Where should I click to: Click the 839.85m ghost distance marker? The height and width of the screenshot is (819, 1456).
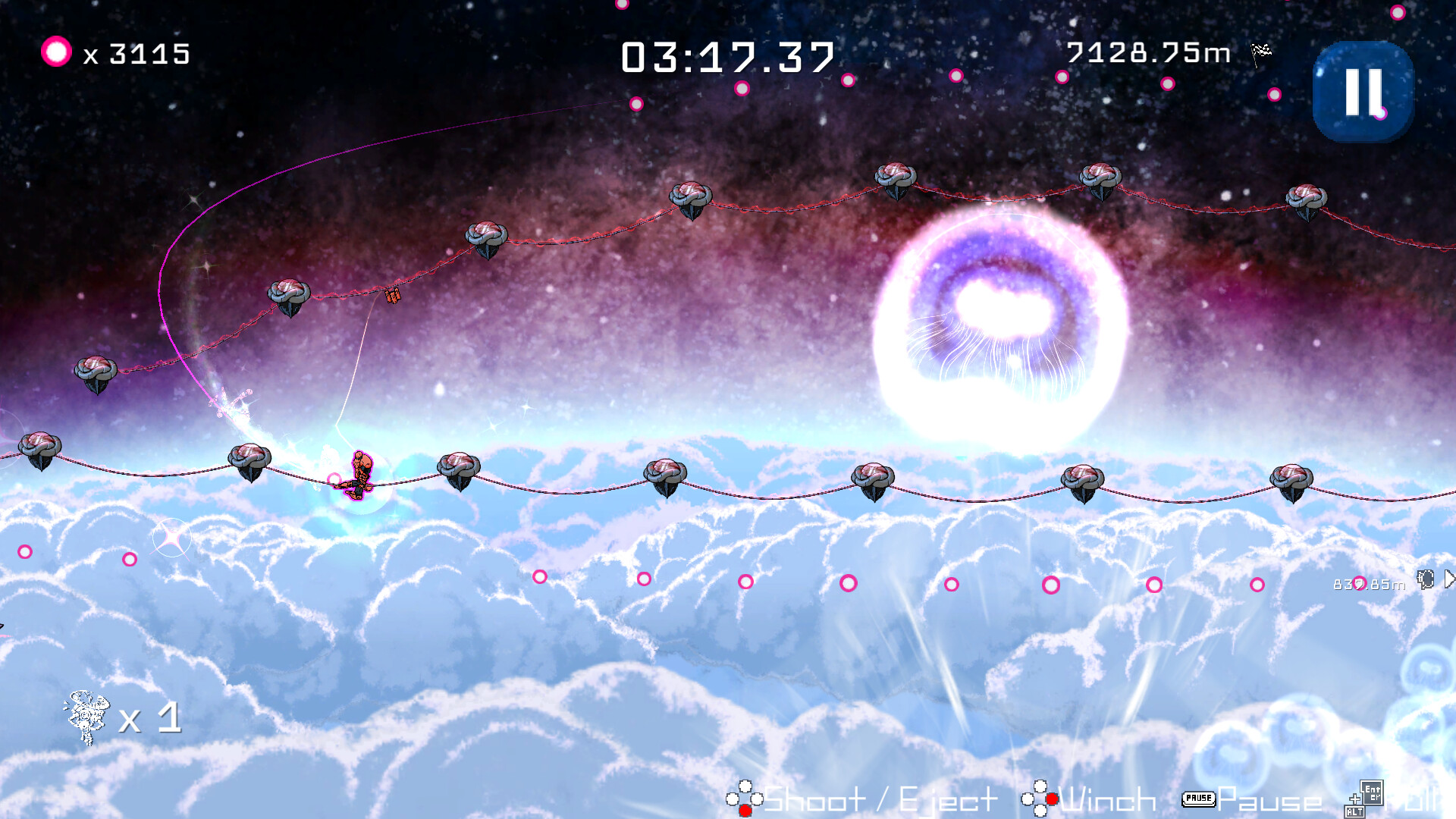(1367, 584)
